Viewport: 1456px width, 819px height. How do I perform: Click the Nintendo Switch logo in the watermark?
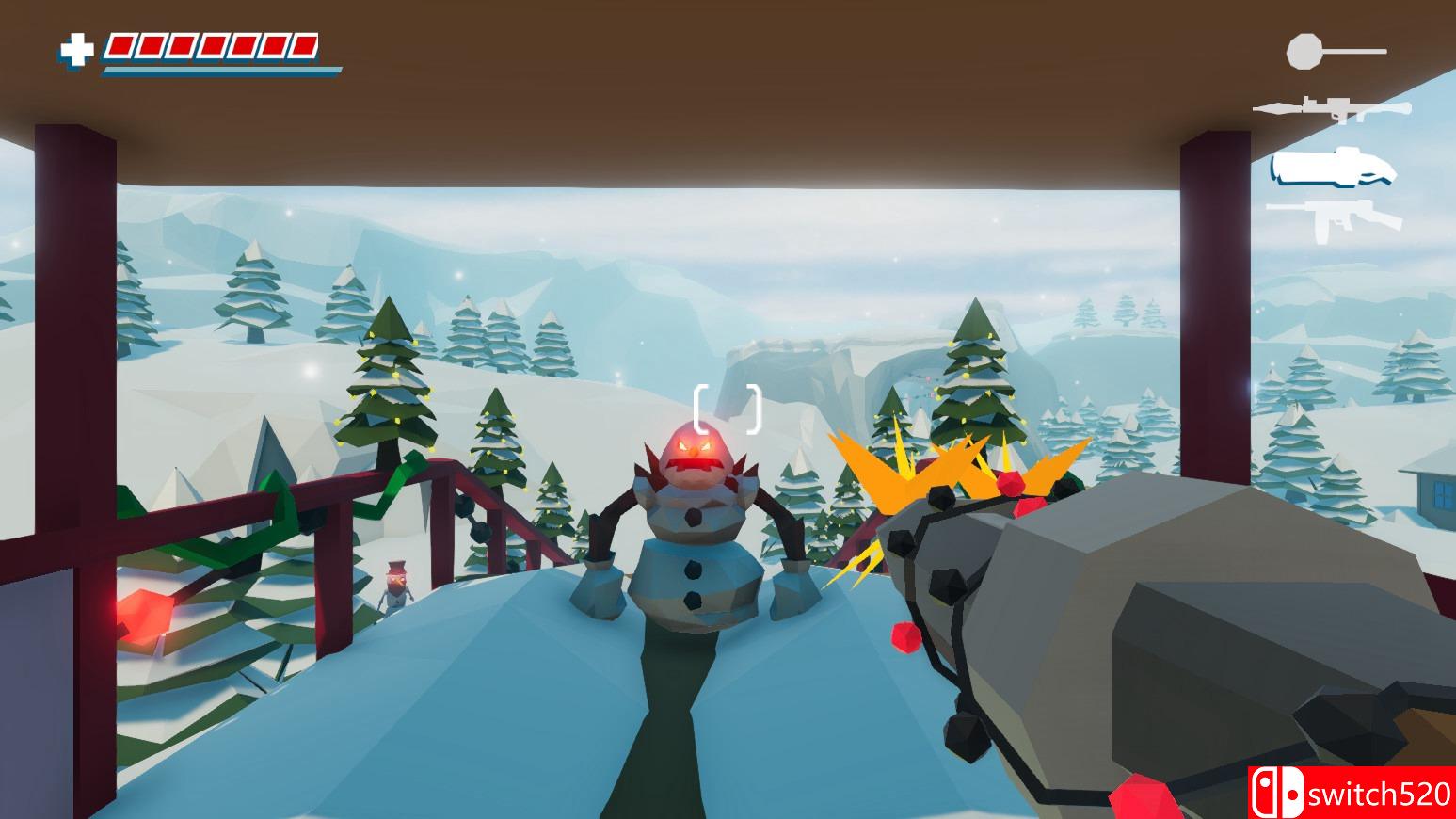coord(1278,792)
